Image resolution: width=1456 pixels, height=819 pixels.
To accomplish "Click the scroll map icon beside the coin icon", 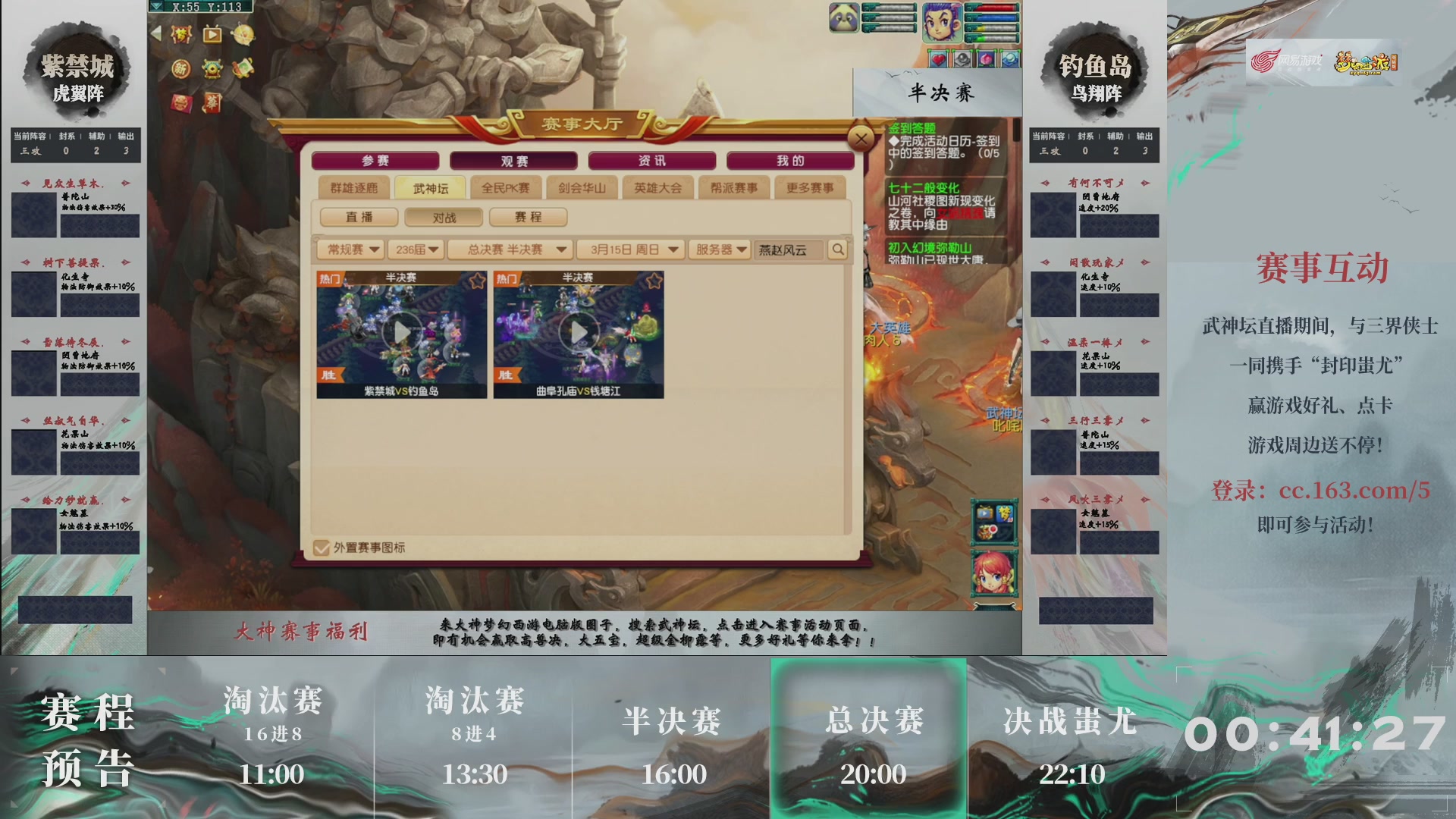I will click(x=243, y=69).
